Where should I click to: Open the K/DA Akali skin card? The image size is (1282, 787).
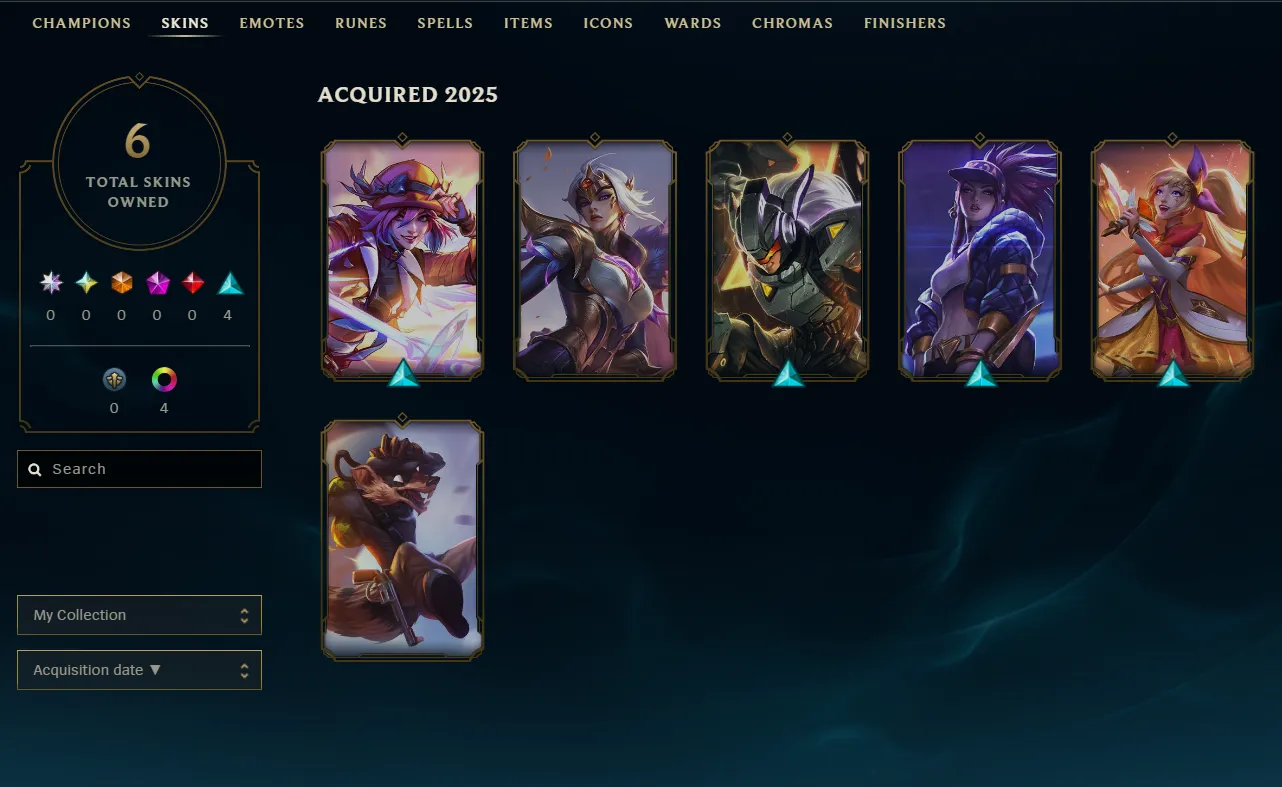tap(979, 260)
